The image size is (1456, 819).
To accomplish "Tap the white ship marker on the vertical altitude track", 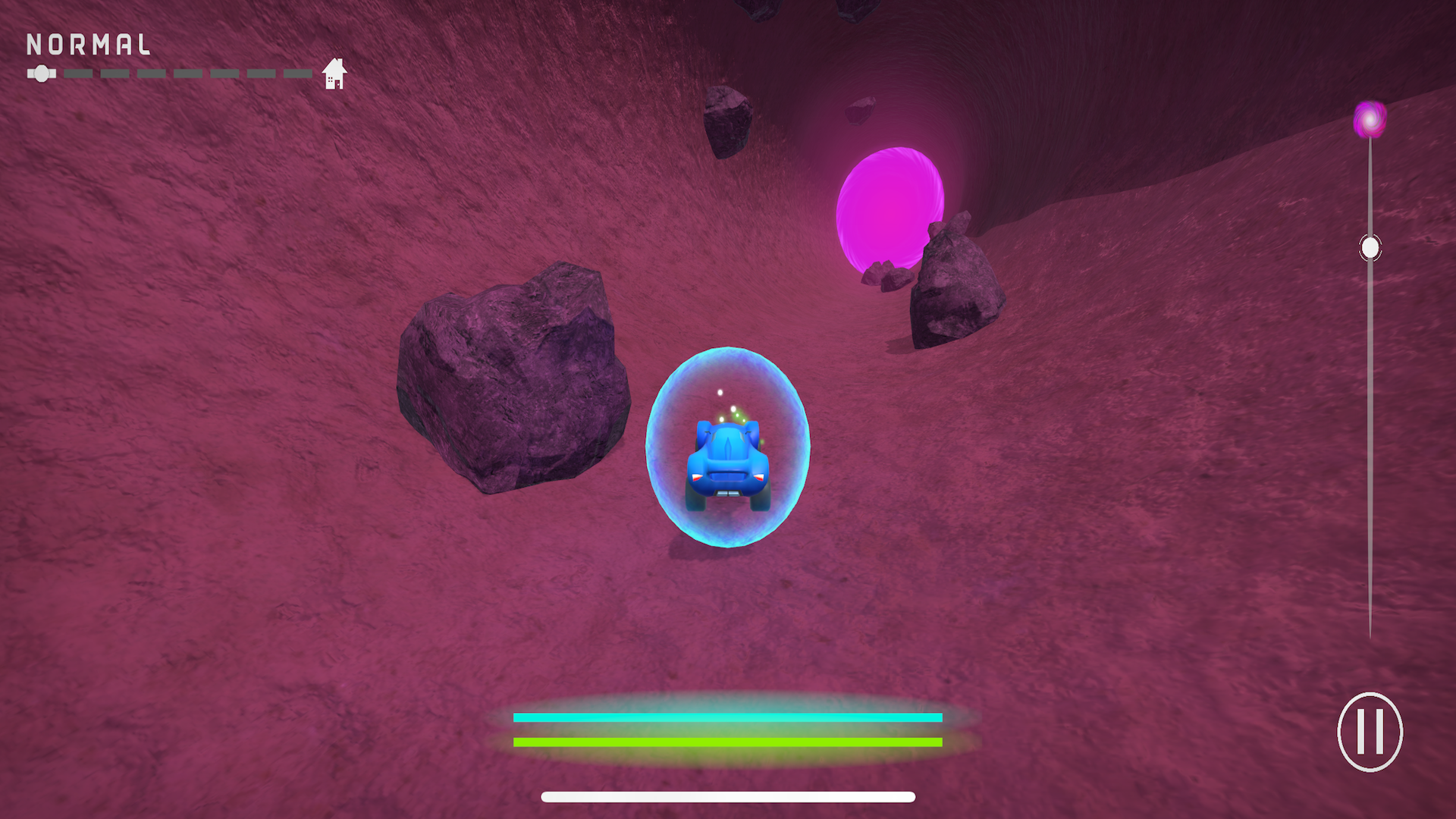I will tap(1370, 246).
